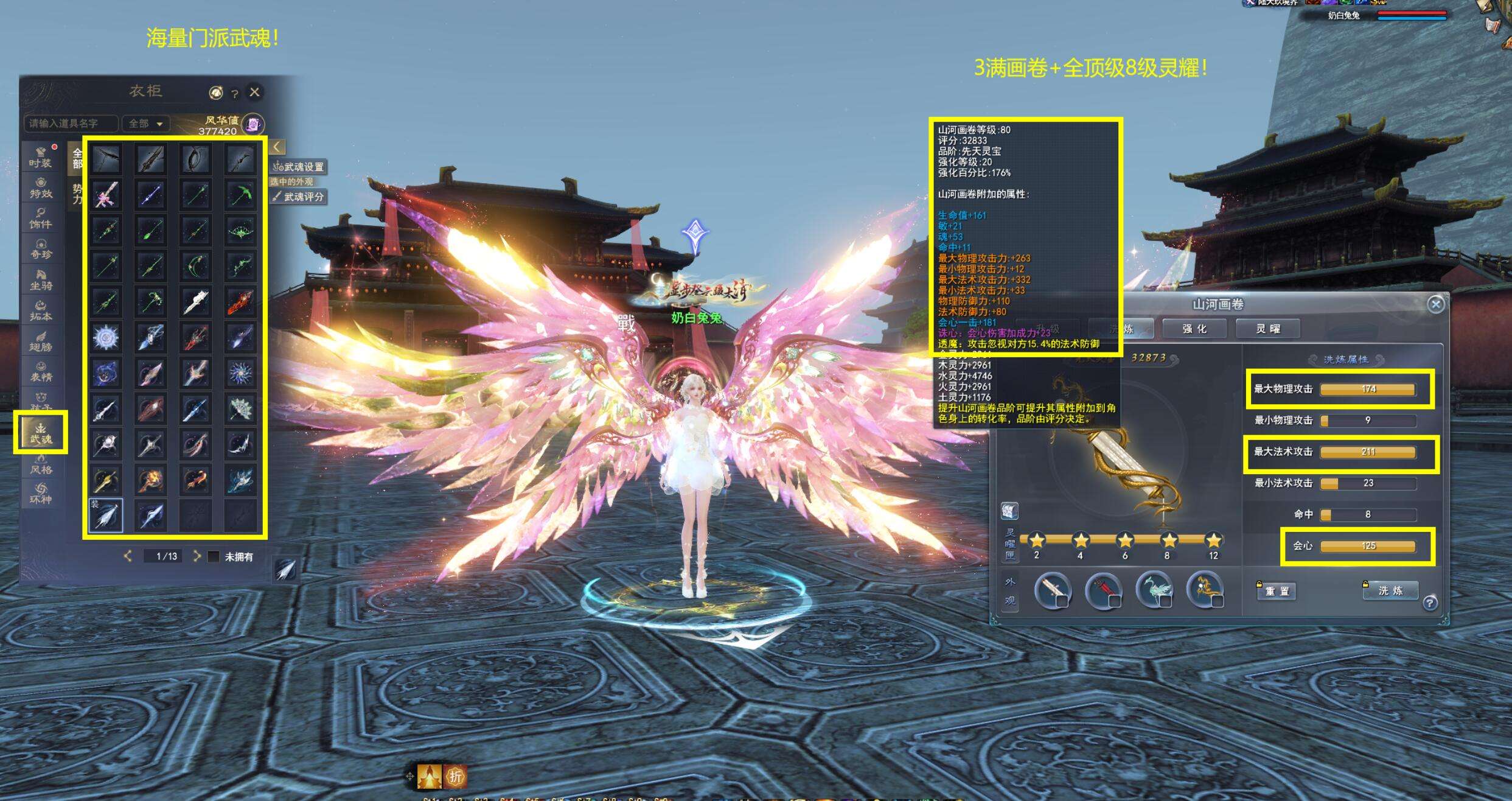Toggle the 未拥有 unowned checkbox
The image size is (1512, 801).
pos(214,556)
